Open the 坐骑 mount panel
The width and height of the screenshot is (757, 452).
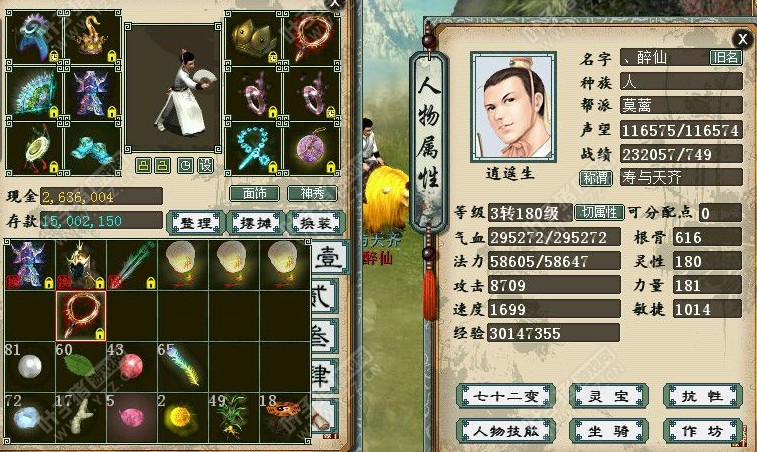pyautogui.click(x=599, y=430)
